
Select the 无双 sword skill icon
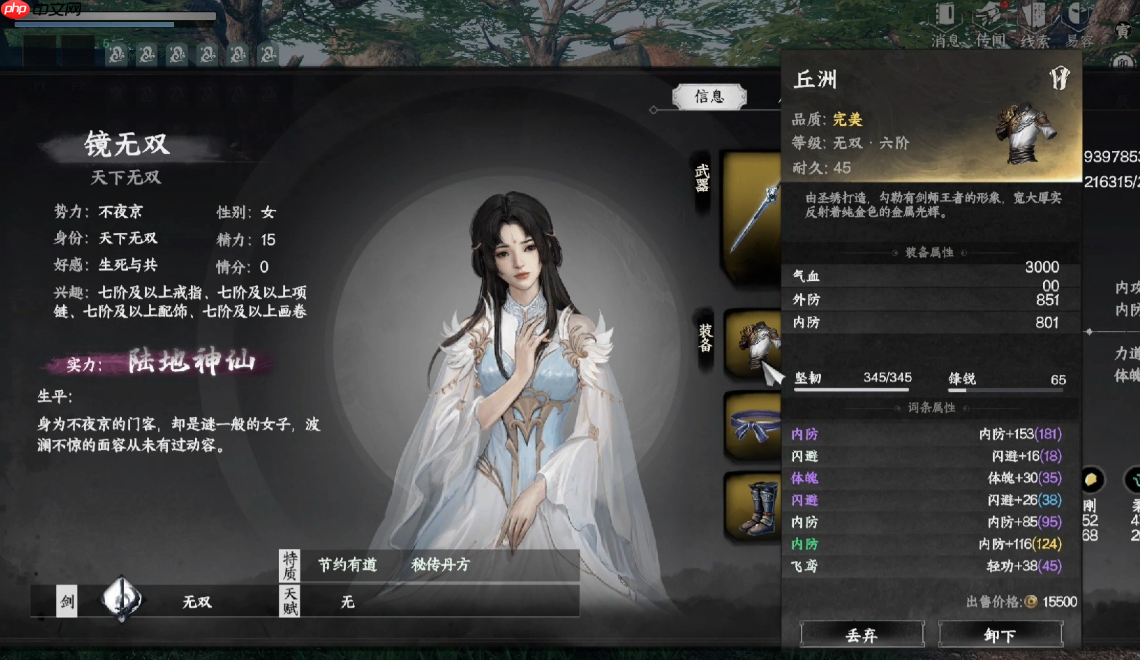(x=122, y=600)
